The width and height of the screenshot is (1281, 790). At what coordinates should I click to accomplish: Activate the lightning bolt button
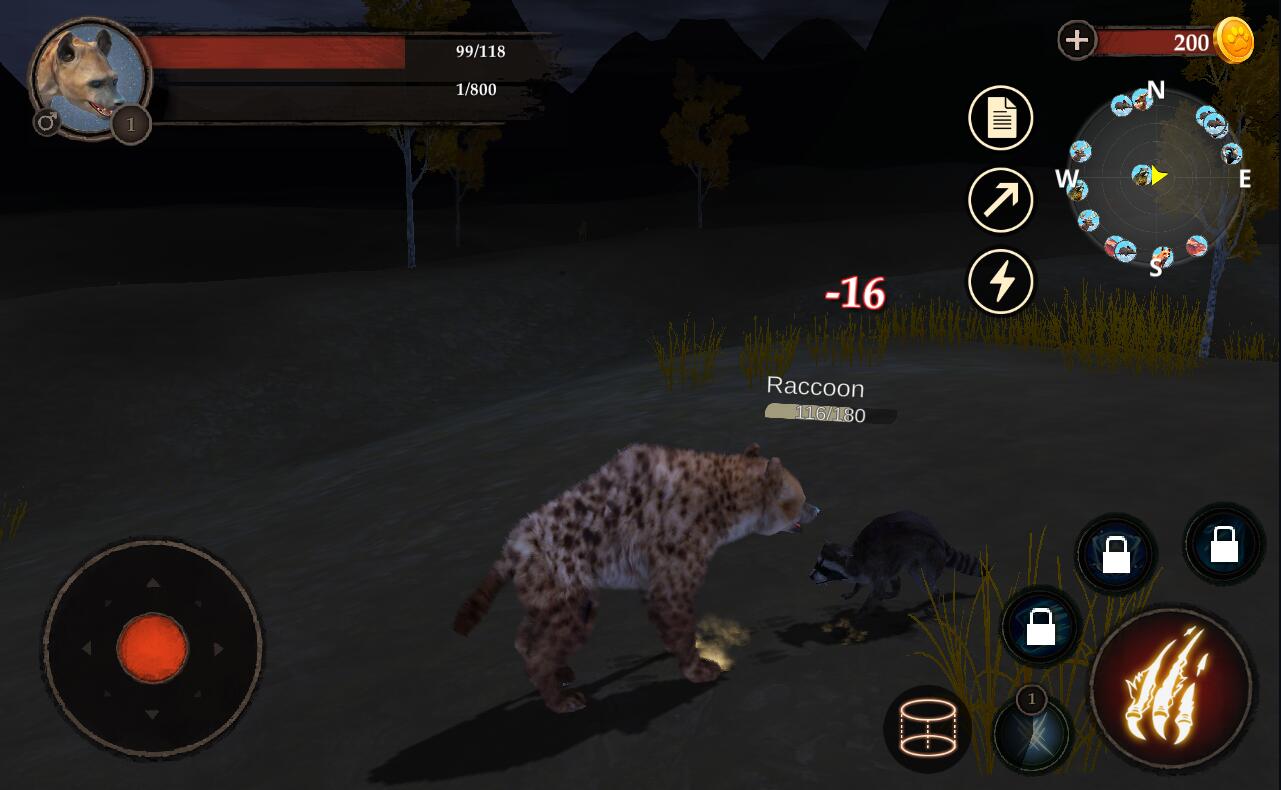[x=1000, y=281]
